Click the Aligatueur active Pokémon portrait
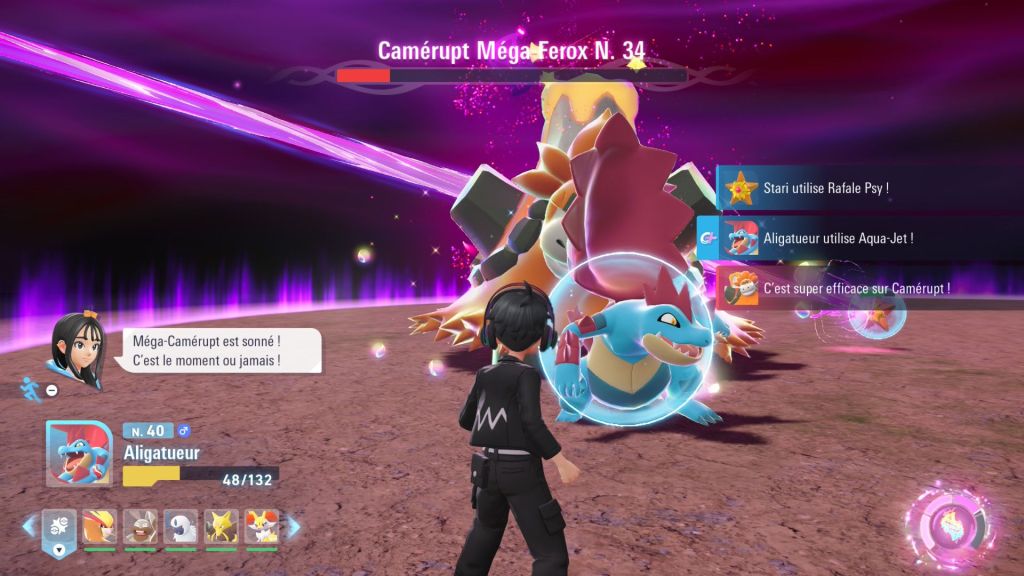This screenshot has width=1024, height=576. click(x=79, y=453)
